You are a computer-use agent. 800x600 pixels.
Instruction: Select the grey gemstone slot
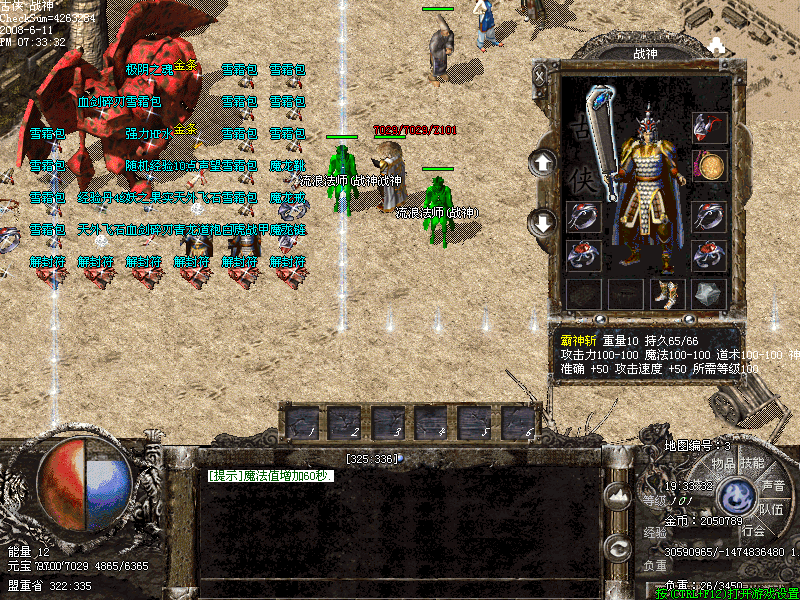(709, 294)
